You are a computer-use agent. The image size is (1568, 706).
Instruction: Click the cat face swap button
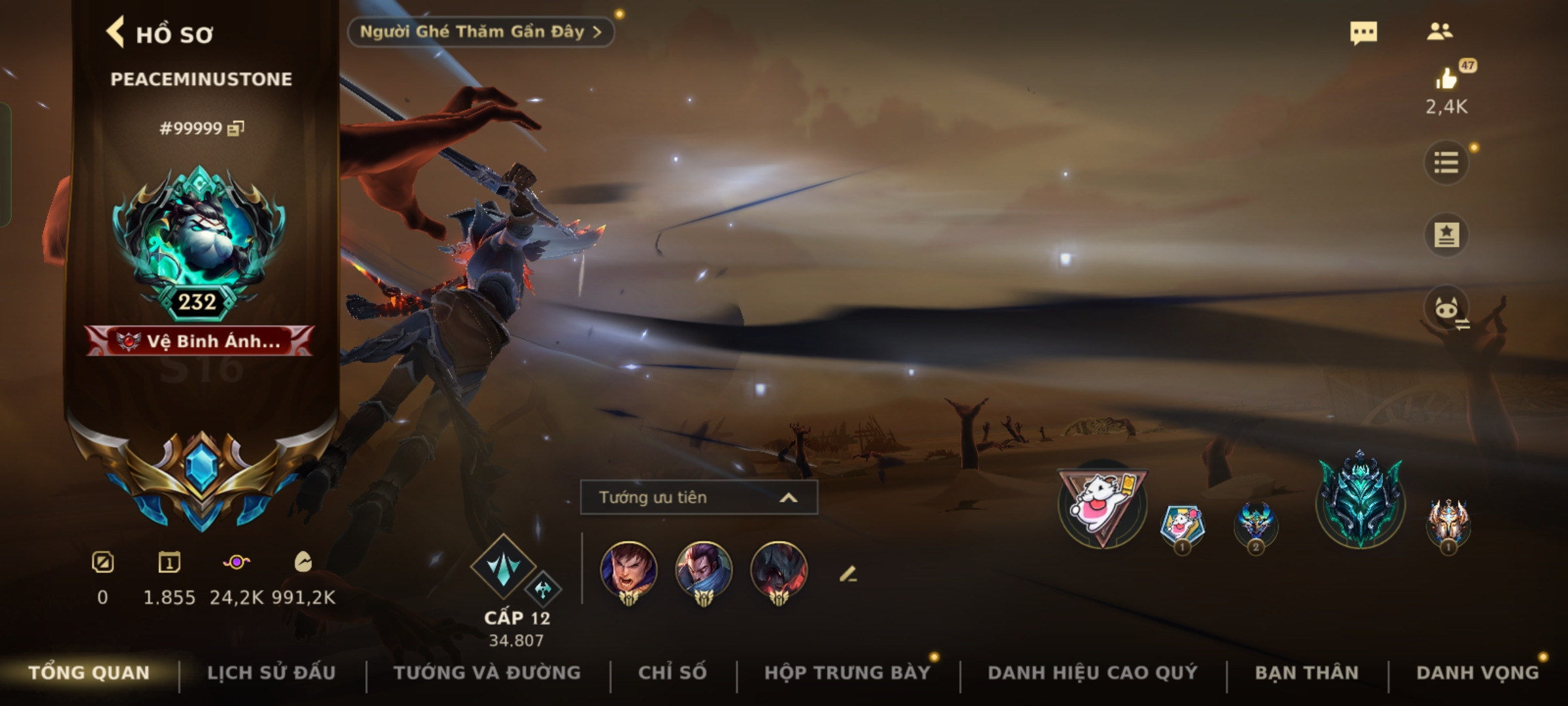click(1446, 308)
